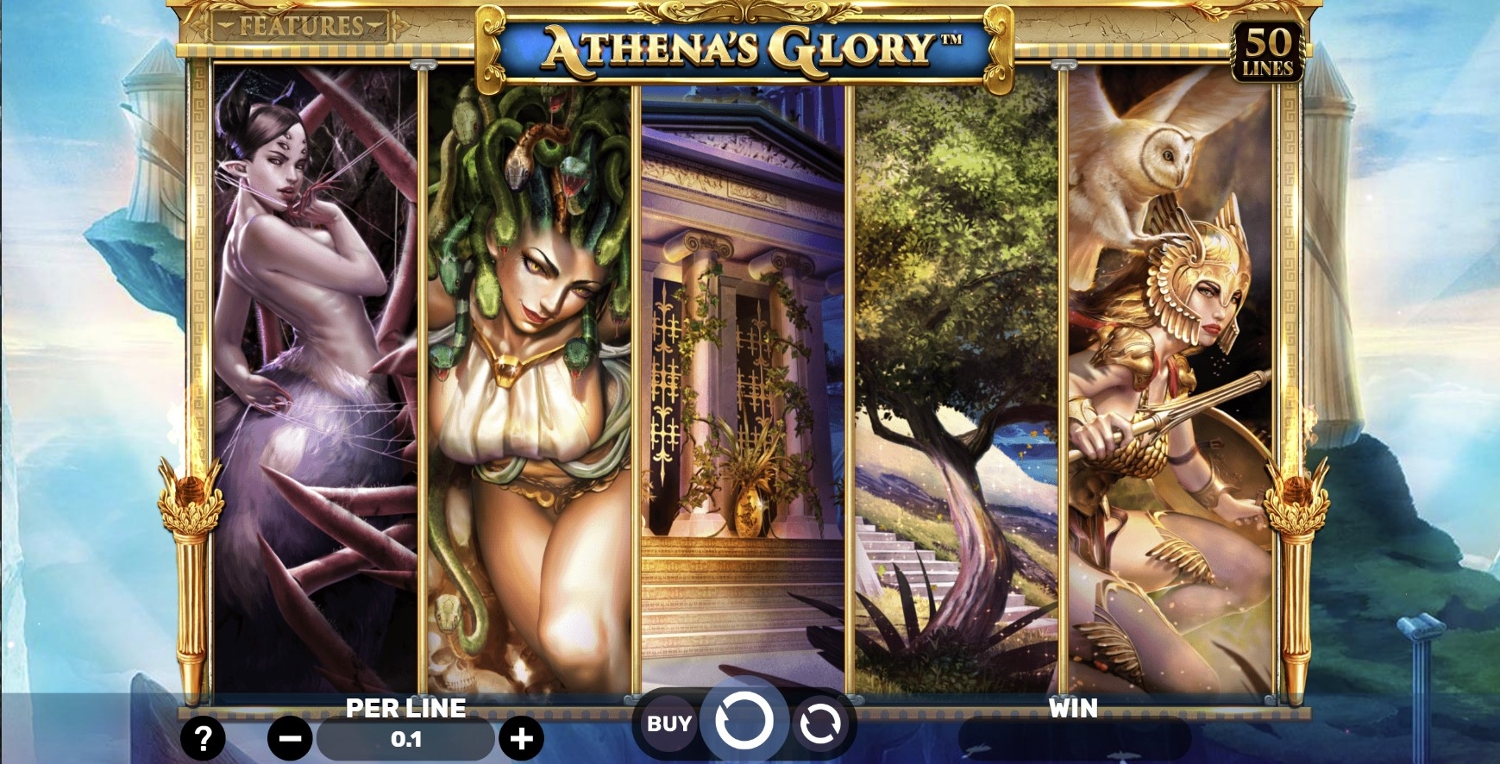
Task: Decrease the bet per line
Action: [290, 740]
